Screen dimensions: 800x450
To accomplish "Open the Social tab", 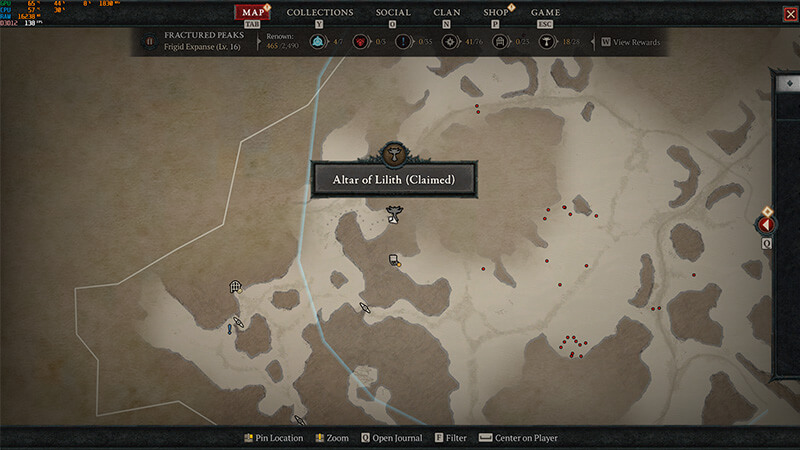I will click(393, 13).
